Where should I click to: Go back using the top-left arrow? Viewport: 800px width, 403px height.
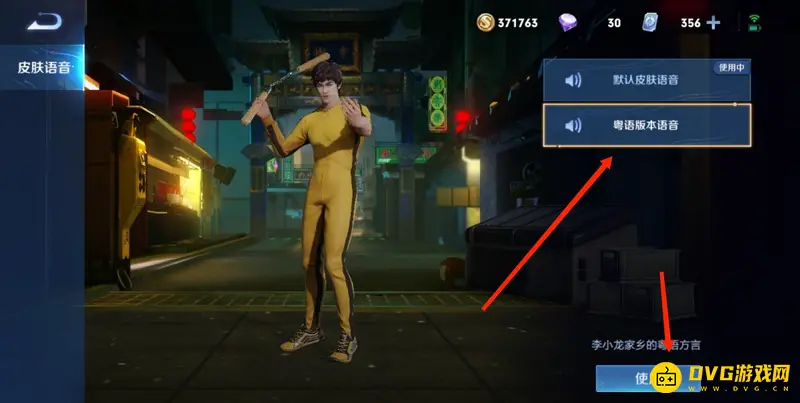pyautogui.click(x=44, y=21)
